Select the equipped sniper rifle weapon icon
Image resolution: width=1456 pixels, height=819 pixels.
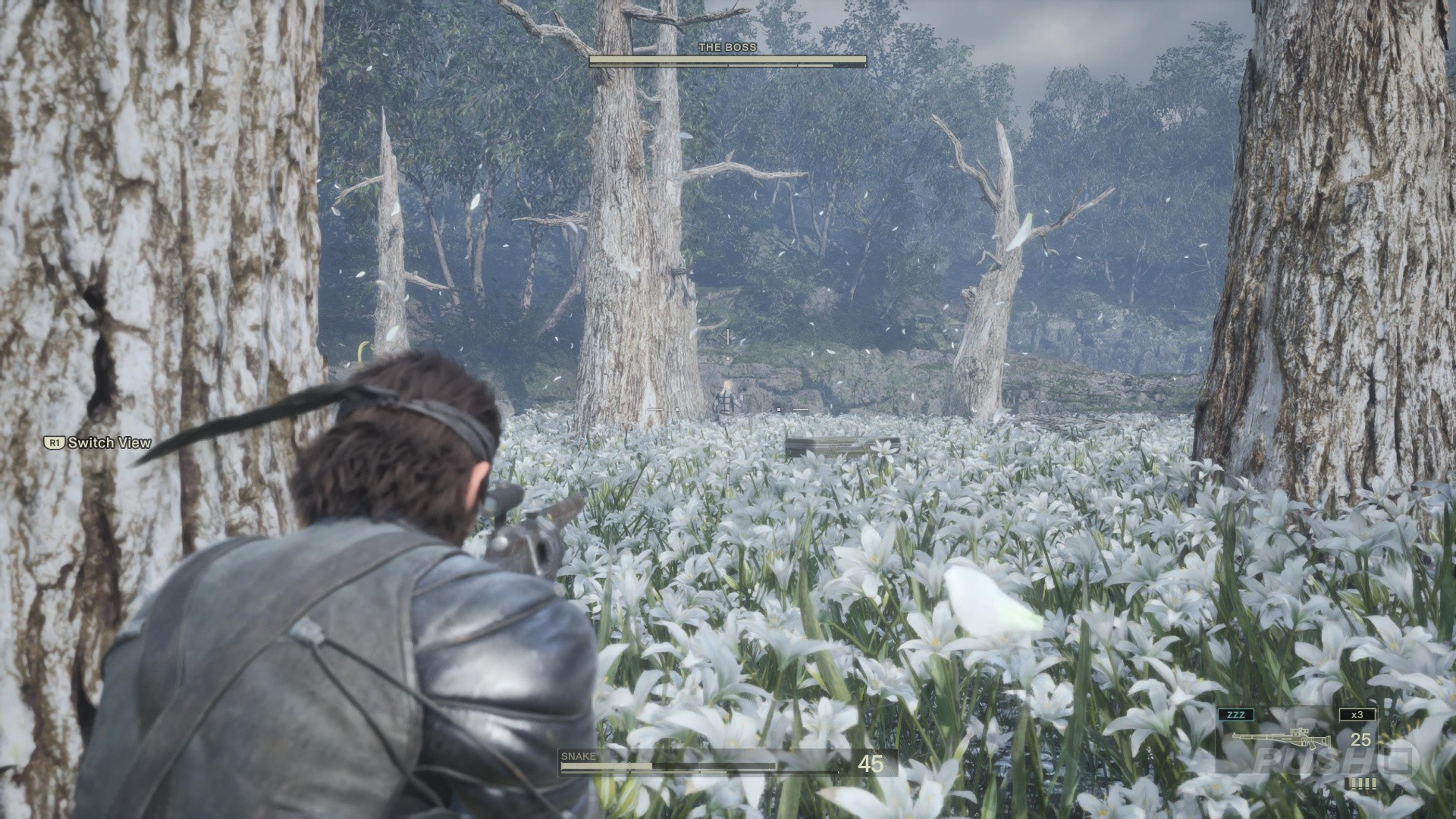(1280, 739)
